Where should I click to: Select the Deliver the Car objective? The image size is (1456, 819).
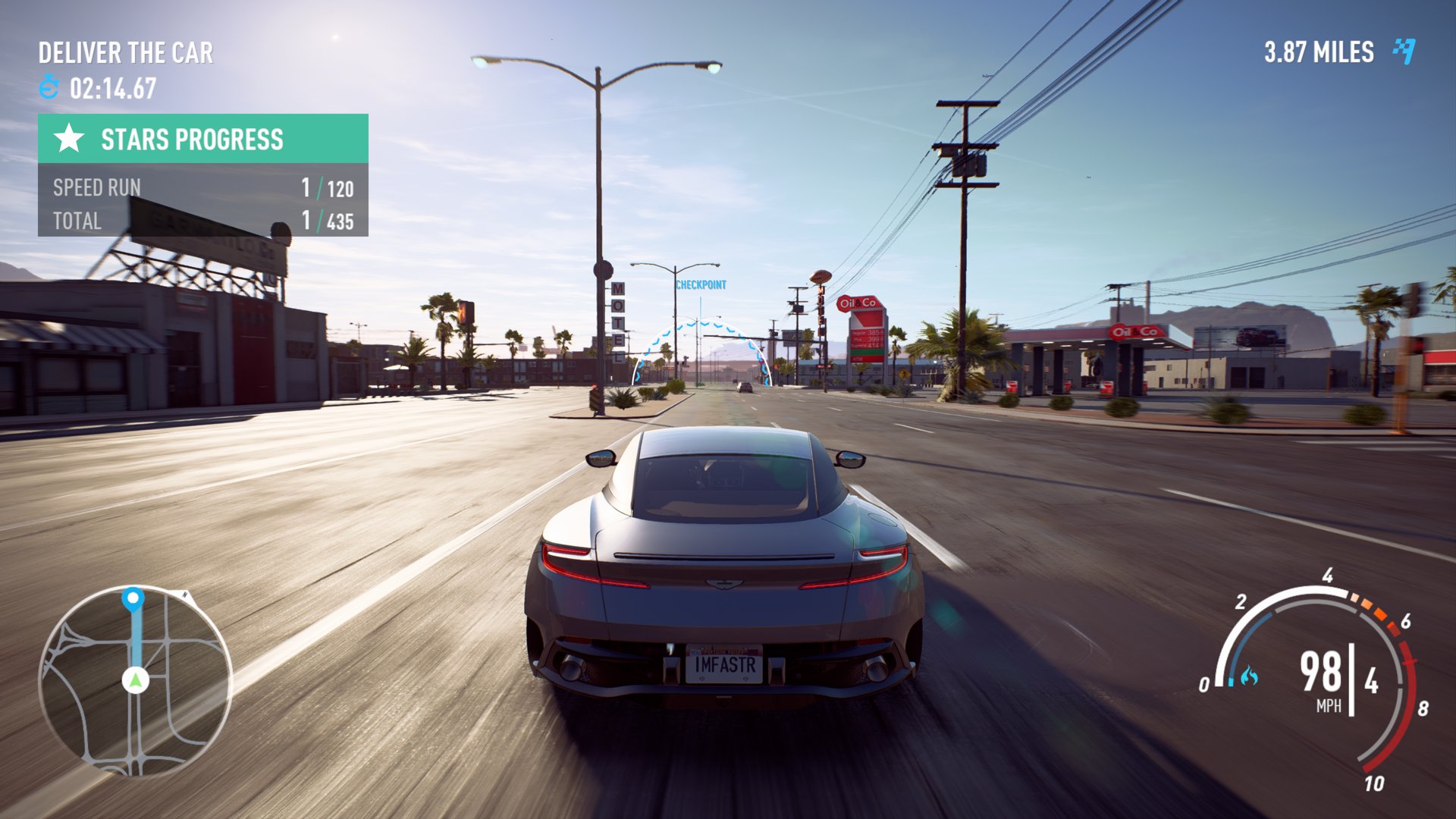[126, 52]
